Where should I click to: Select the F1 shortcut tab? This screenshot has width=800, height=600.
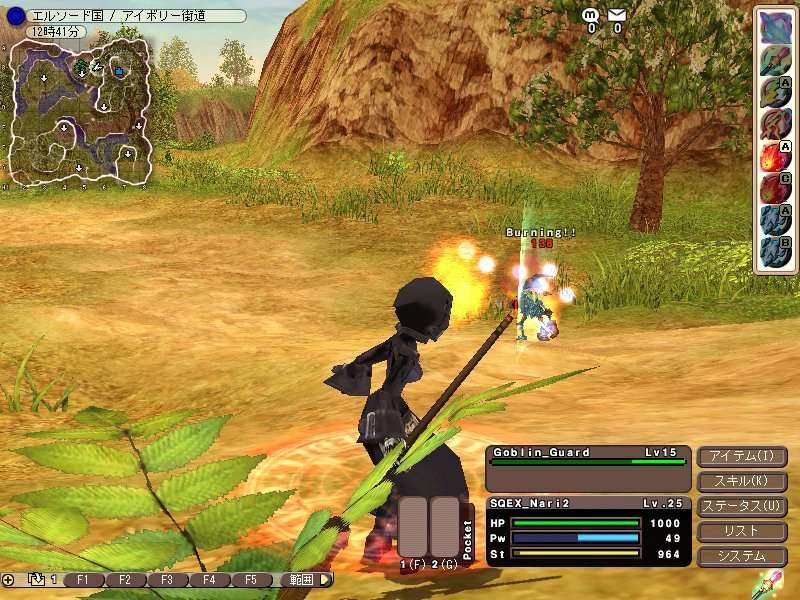point(83,580)
